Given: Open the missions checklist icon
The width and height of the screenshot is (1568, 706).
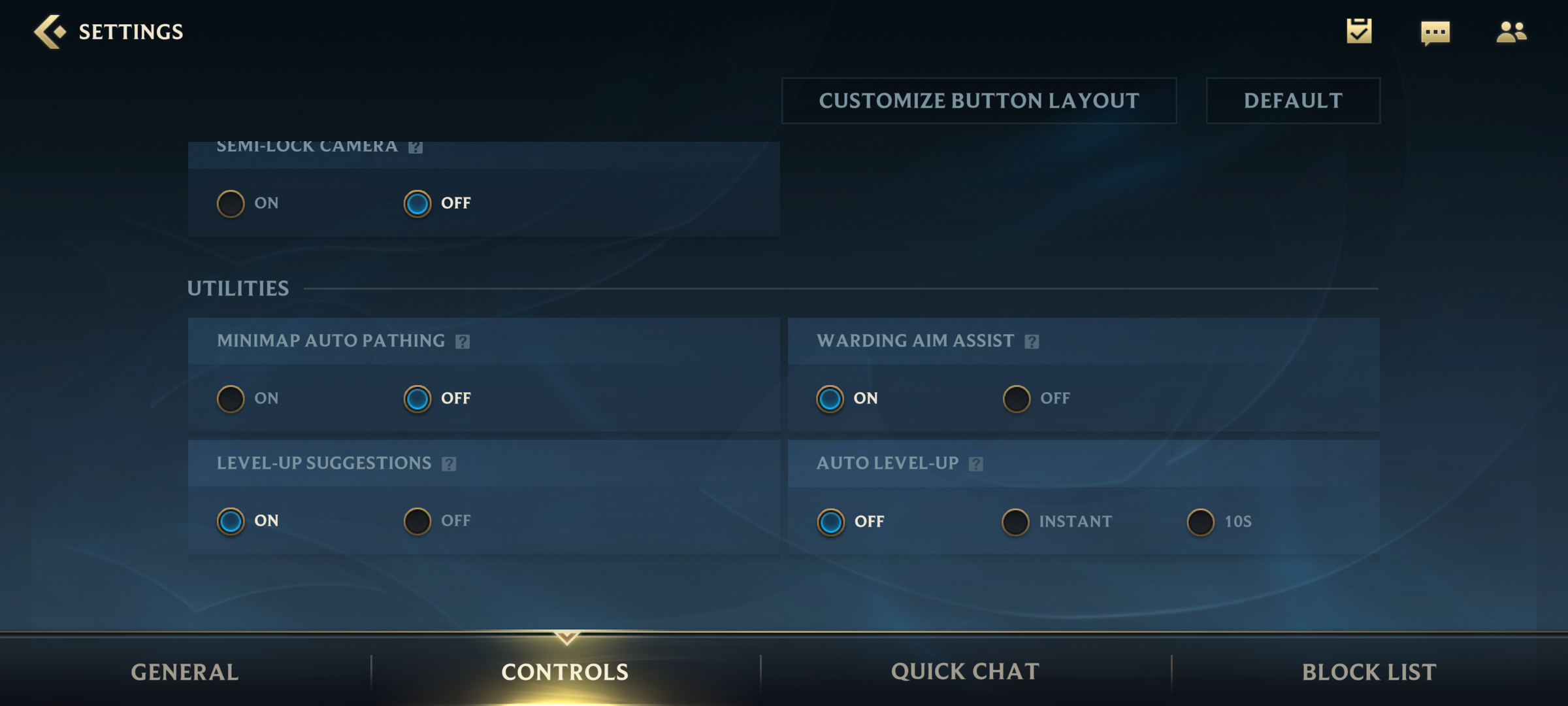Looking at the screenshot, I should click(x=1360, y=31).
